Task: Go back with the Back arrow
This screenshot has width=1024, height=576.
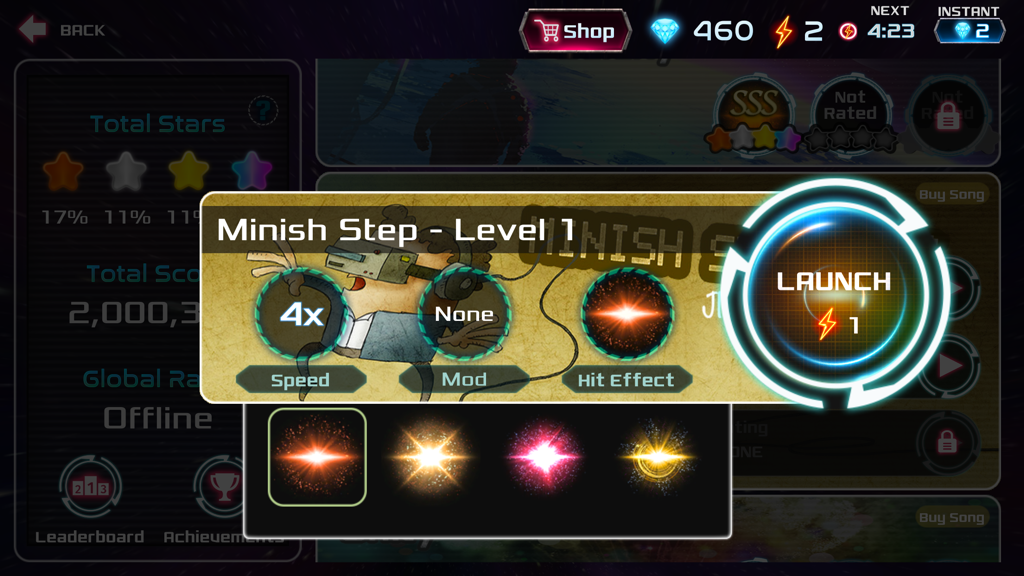Action: pyautogui.click(x=60, y=30)
